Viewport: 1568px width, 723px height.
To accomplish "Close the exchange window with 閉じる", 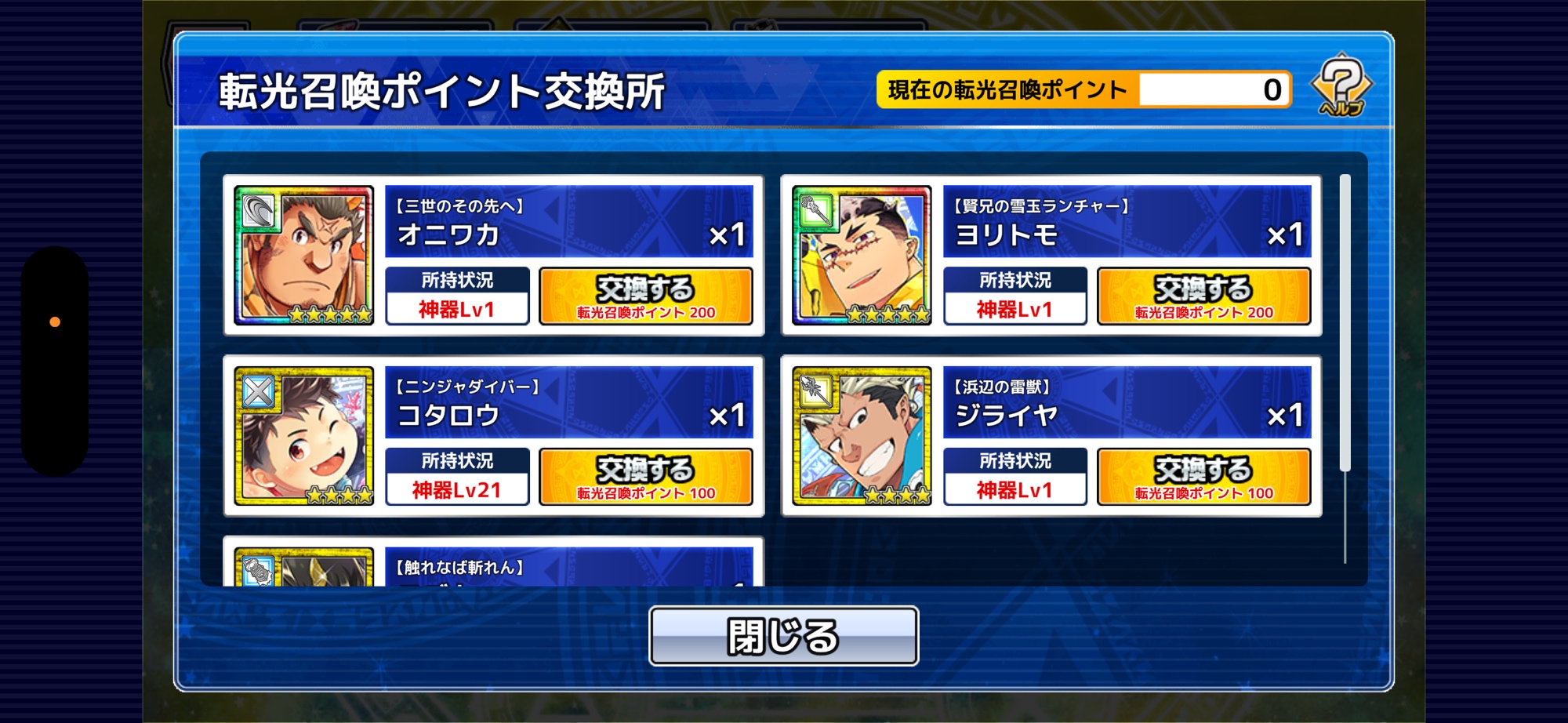I will click(783, 636).
